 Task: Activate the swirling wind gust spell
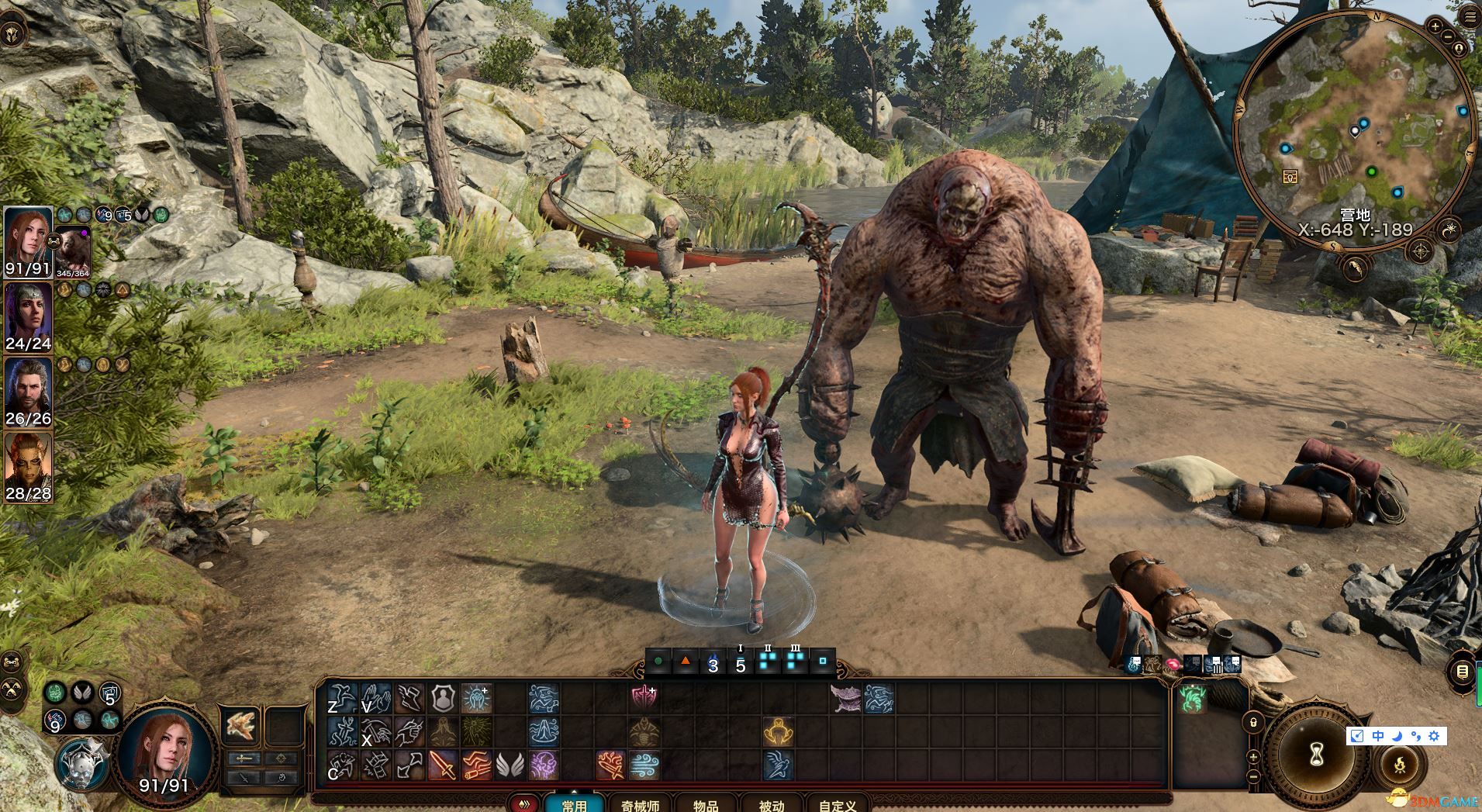tap(644, 765)
